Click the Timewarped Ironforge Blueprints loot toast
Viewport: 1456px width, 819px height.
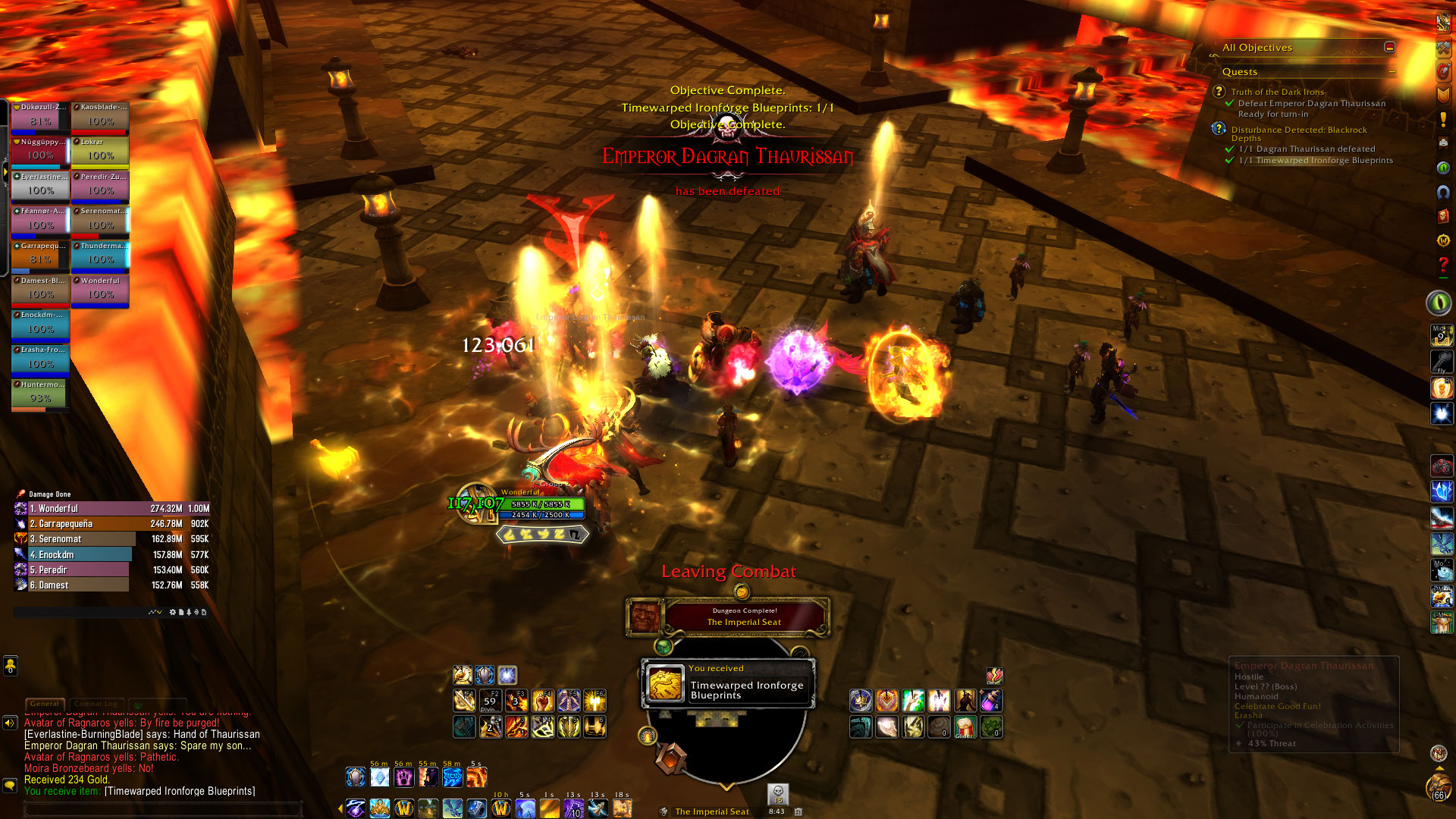coord(728,684)
